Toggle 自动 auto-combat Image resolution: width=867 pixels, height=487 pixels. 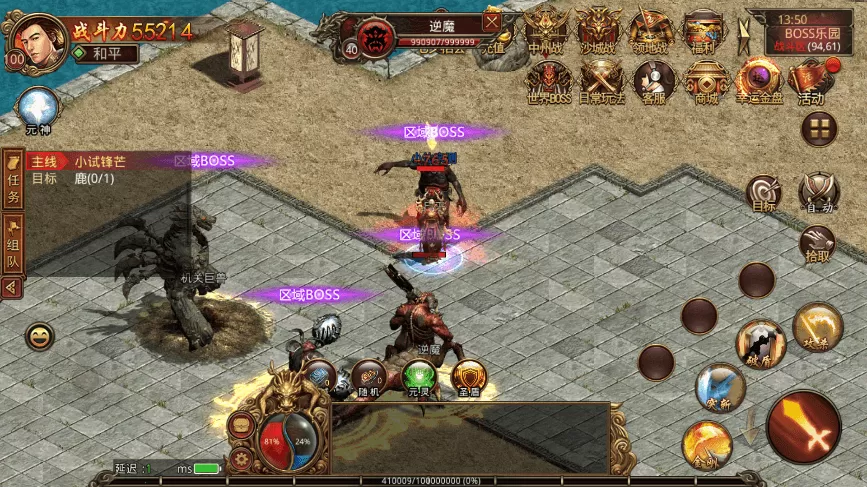[819, 194]
